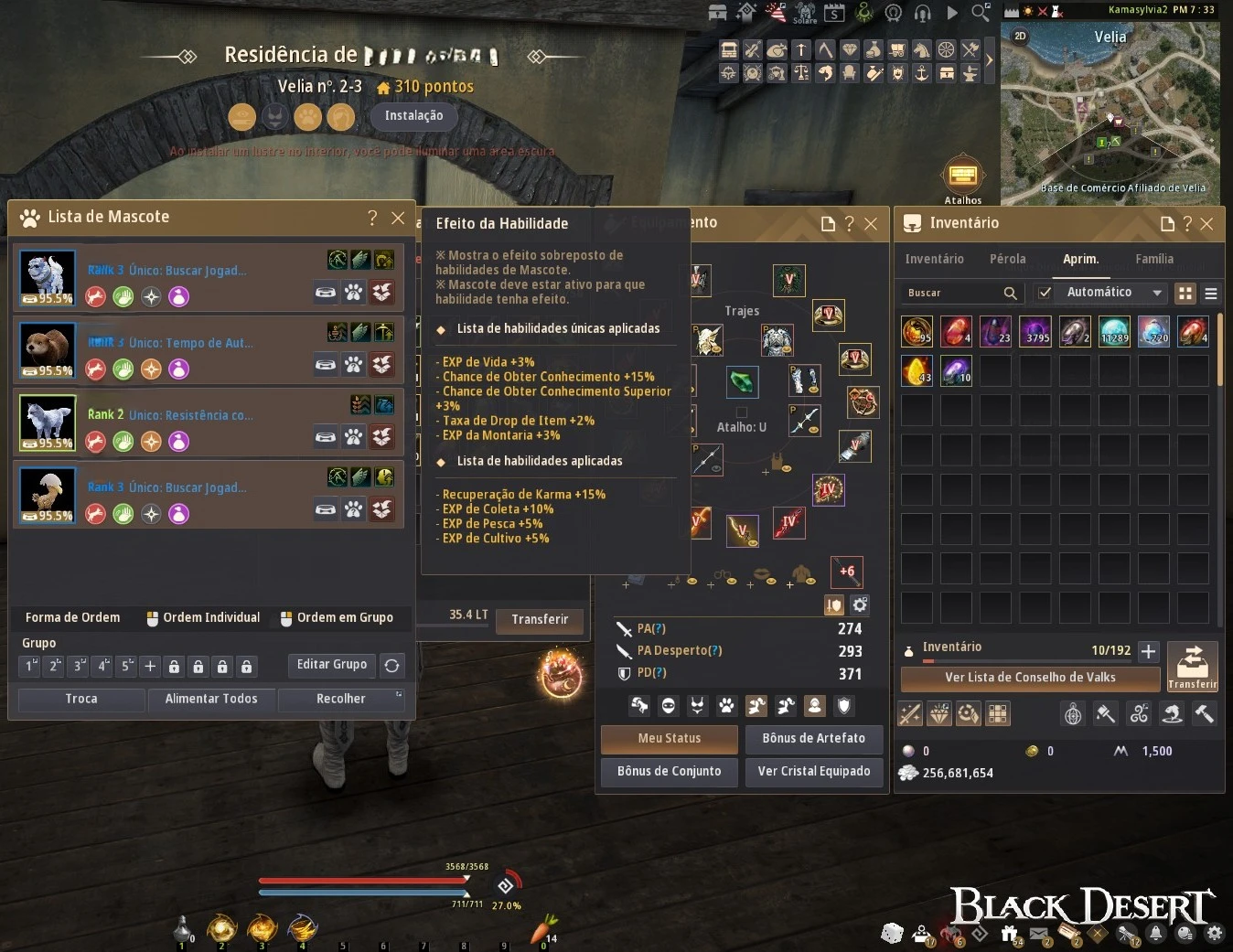Viewport: 1233px width, 952px height.
Task: Select the Transferir icon in the Inventário panel
Action: pos(1193,667)
